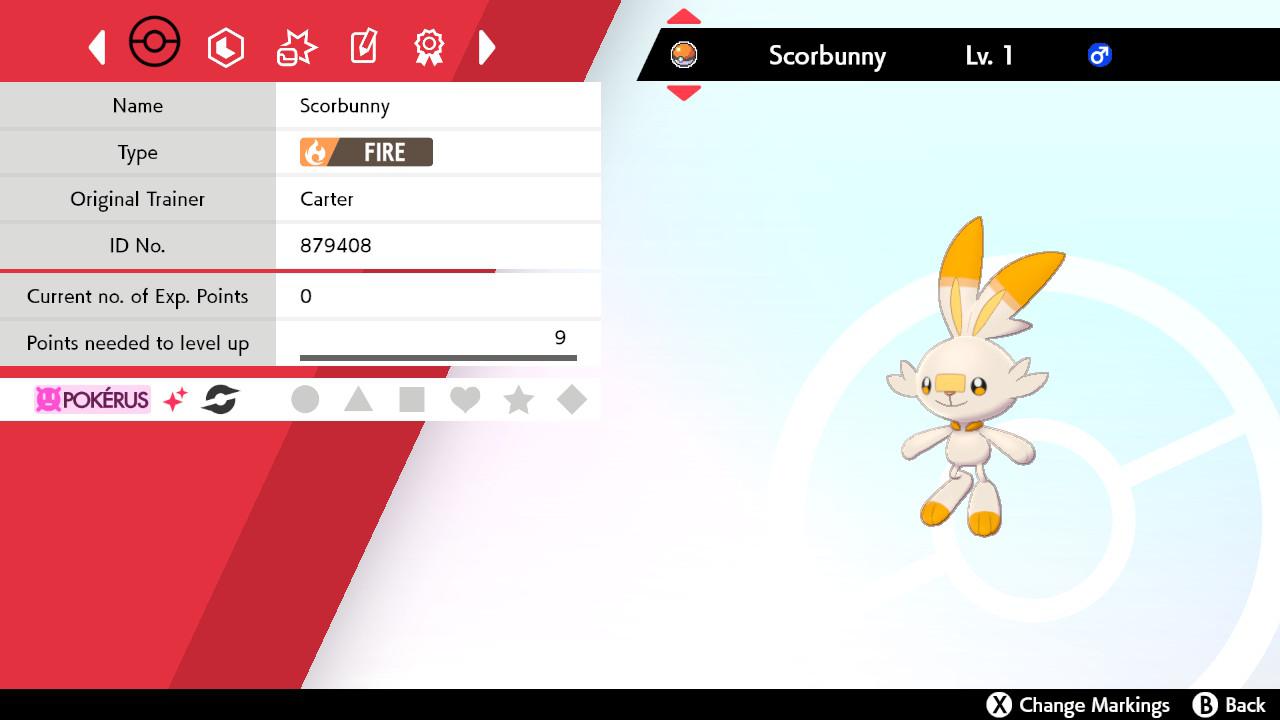Image resolution: width=1280 pixels, height=720 pixels.
Task: Open the Poké Ball summary info tab
Action: (155, 43)
